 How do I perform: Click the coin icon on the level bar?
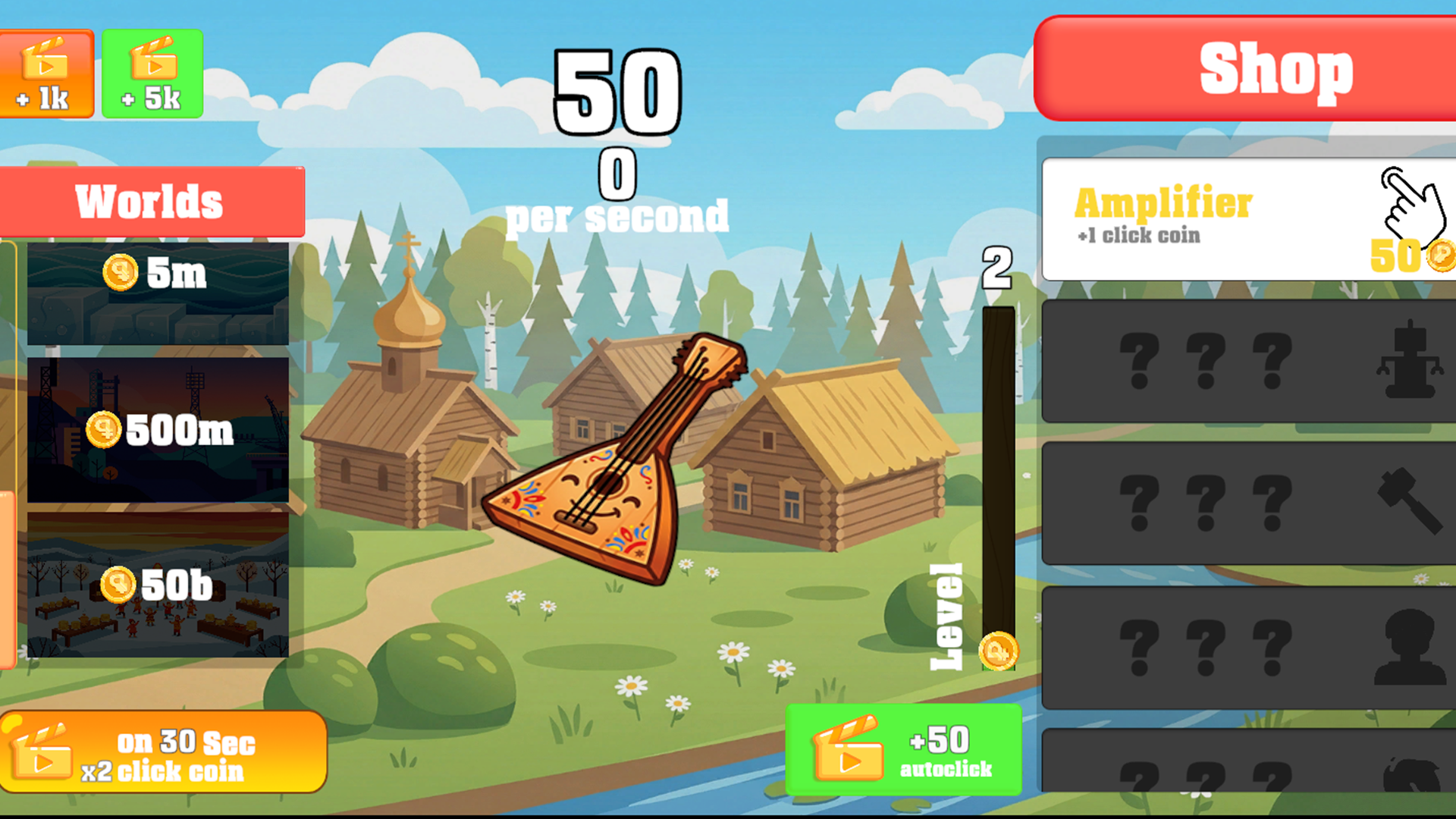coord(998,651)
